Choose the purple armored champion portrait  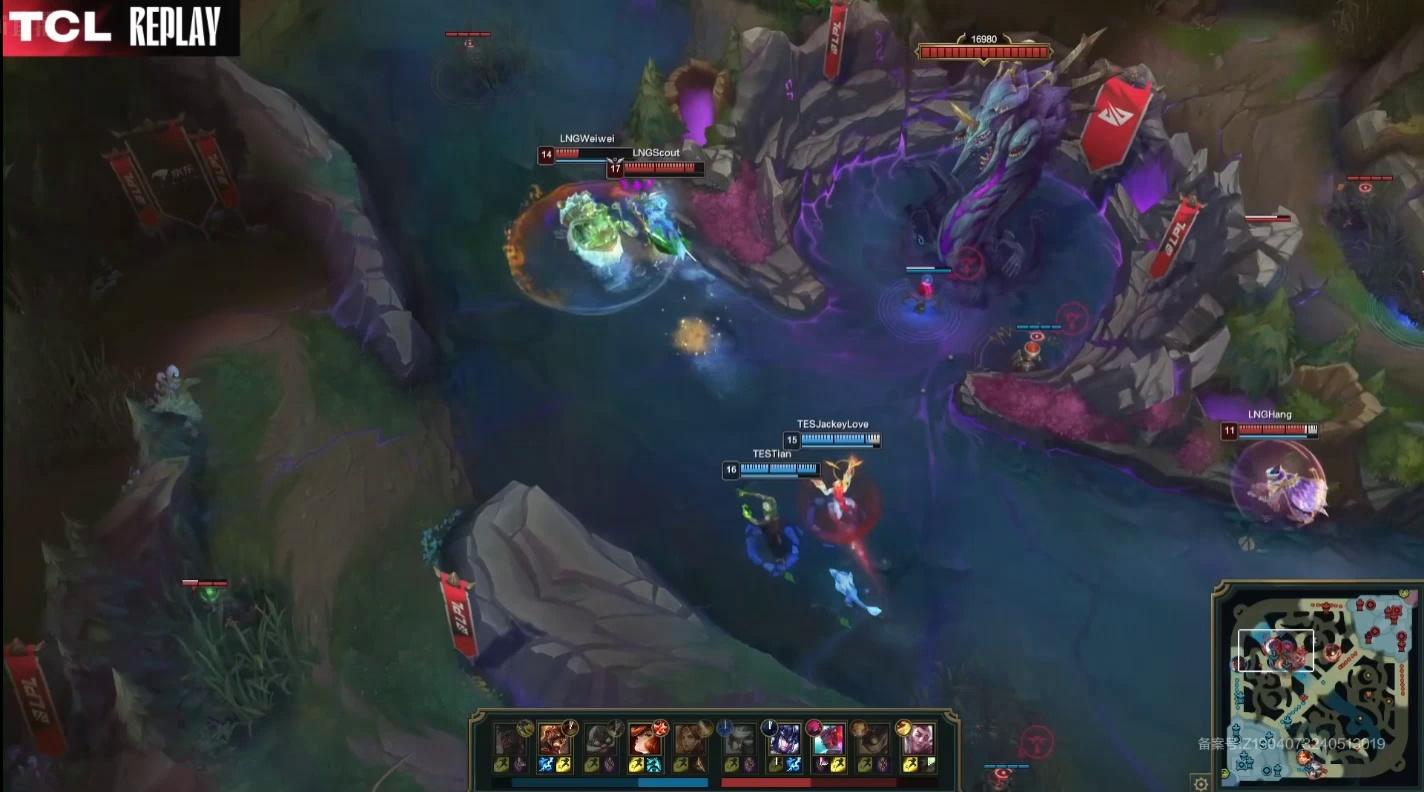[x=783, y=740]
